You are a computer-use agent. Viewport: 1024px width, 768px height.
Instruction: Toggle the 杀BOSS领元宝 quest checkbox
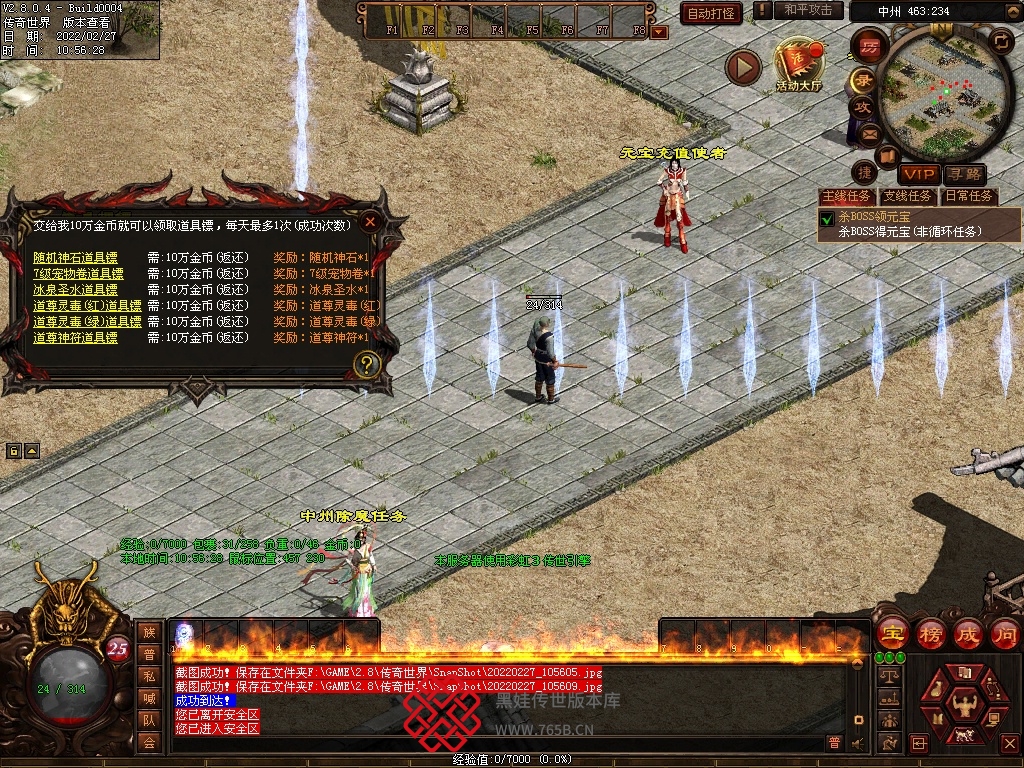827,218
